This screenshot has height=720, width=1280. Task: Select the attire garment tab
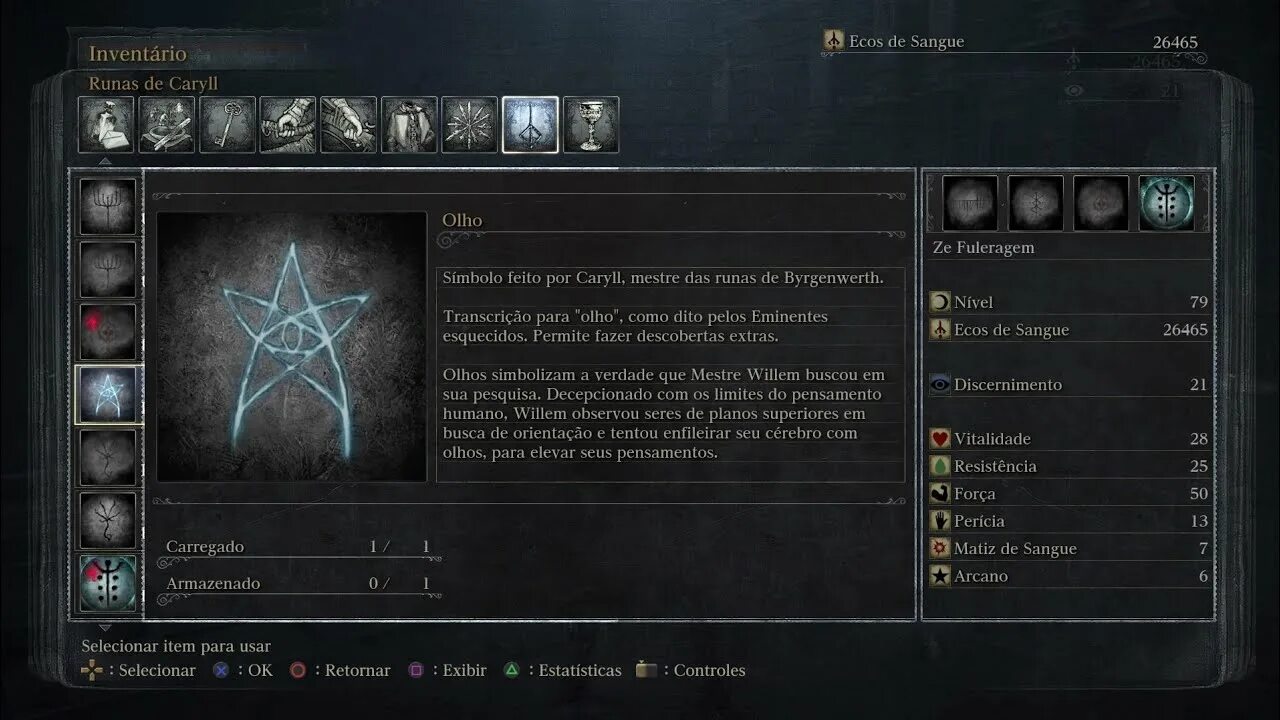[409, 125]
